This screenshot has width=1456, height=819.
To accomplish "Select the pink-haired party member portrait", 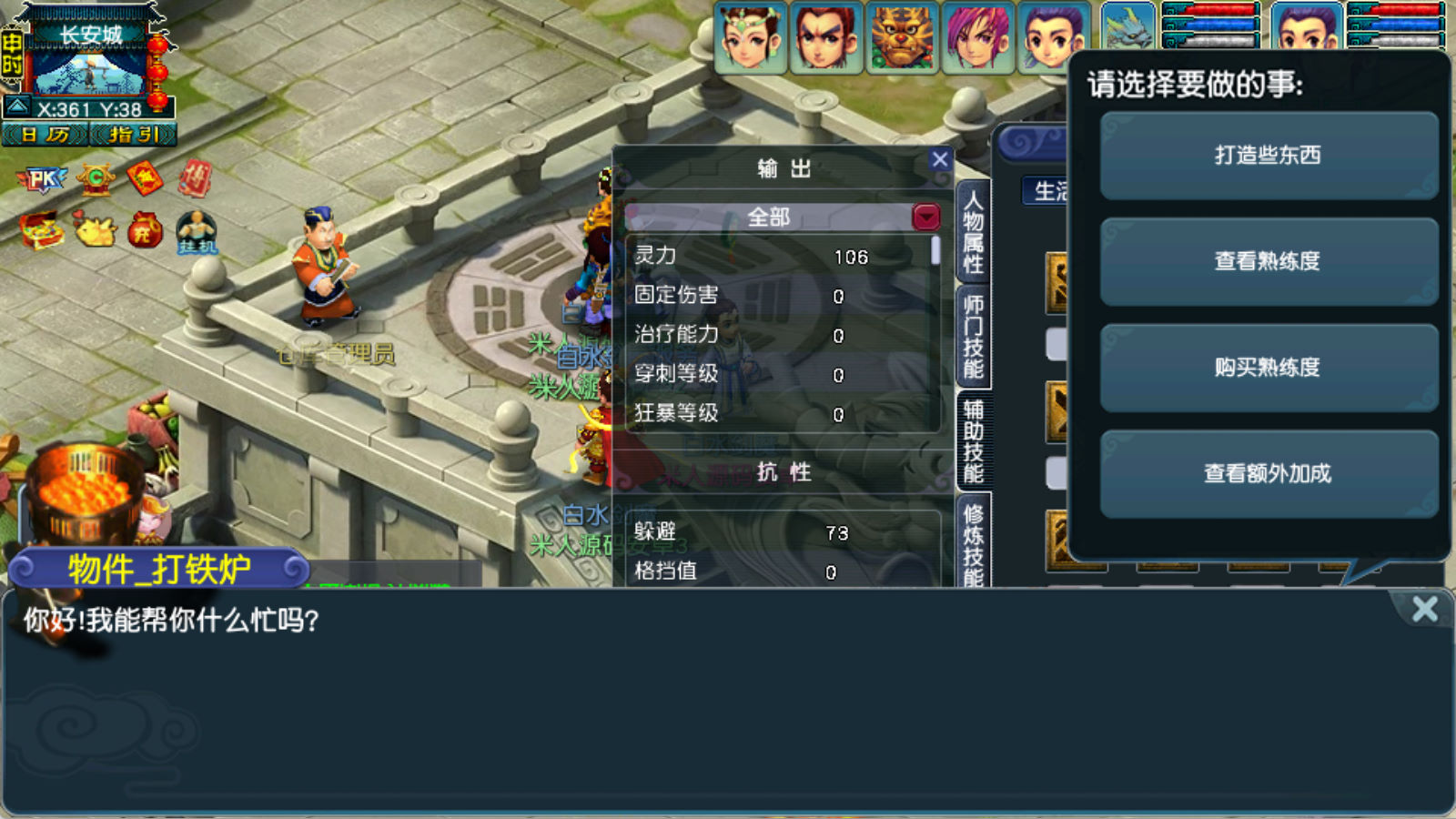I will pos(977,38).
